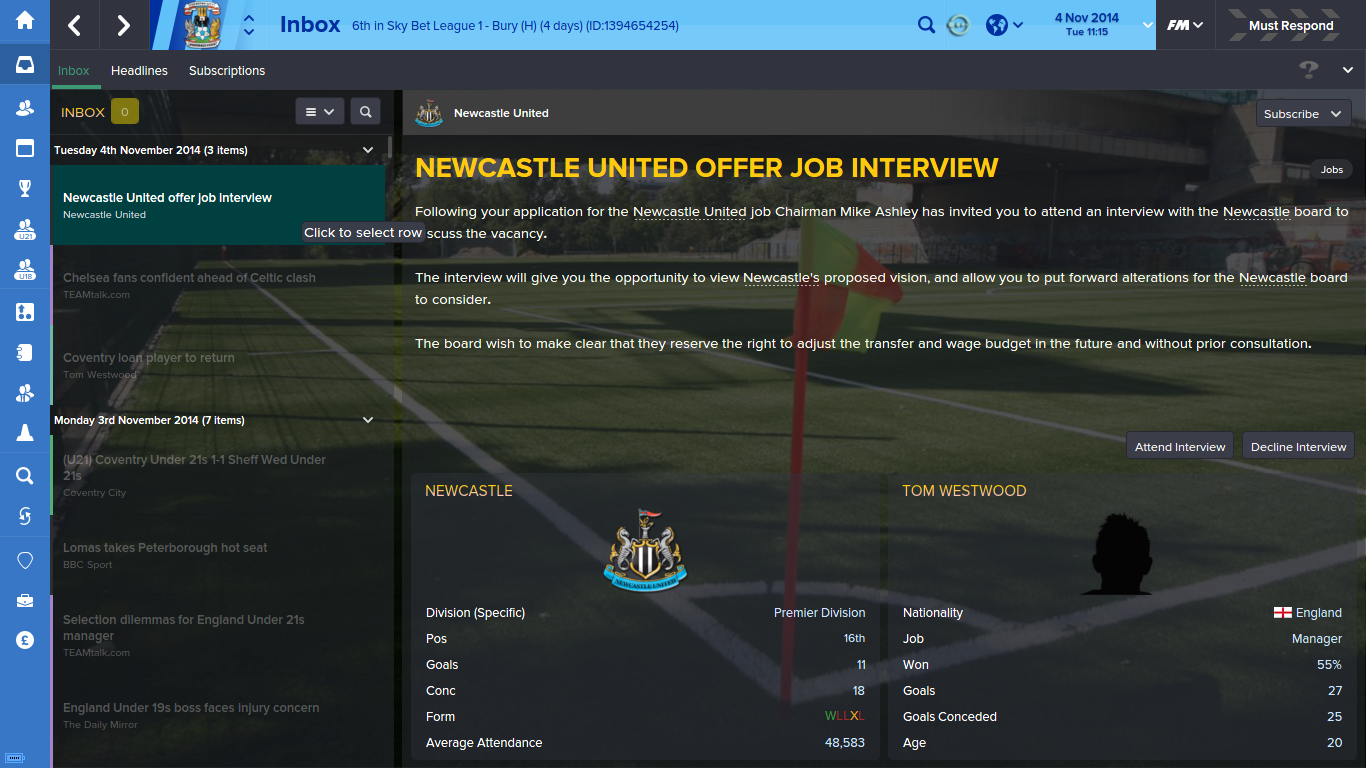Open the U21 squad icon
The image size is (1366, 768).
(x=24, y=229)
